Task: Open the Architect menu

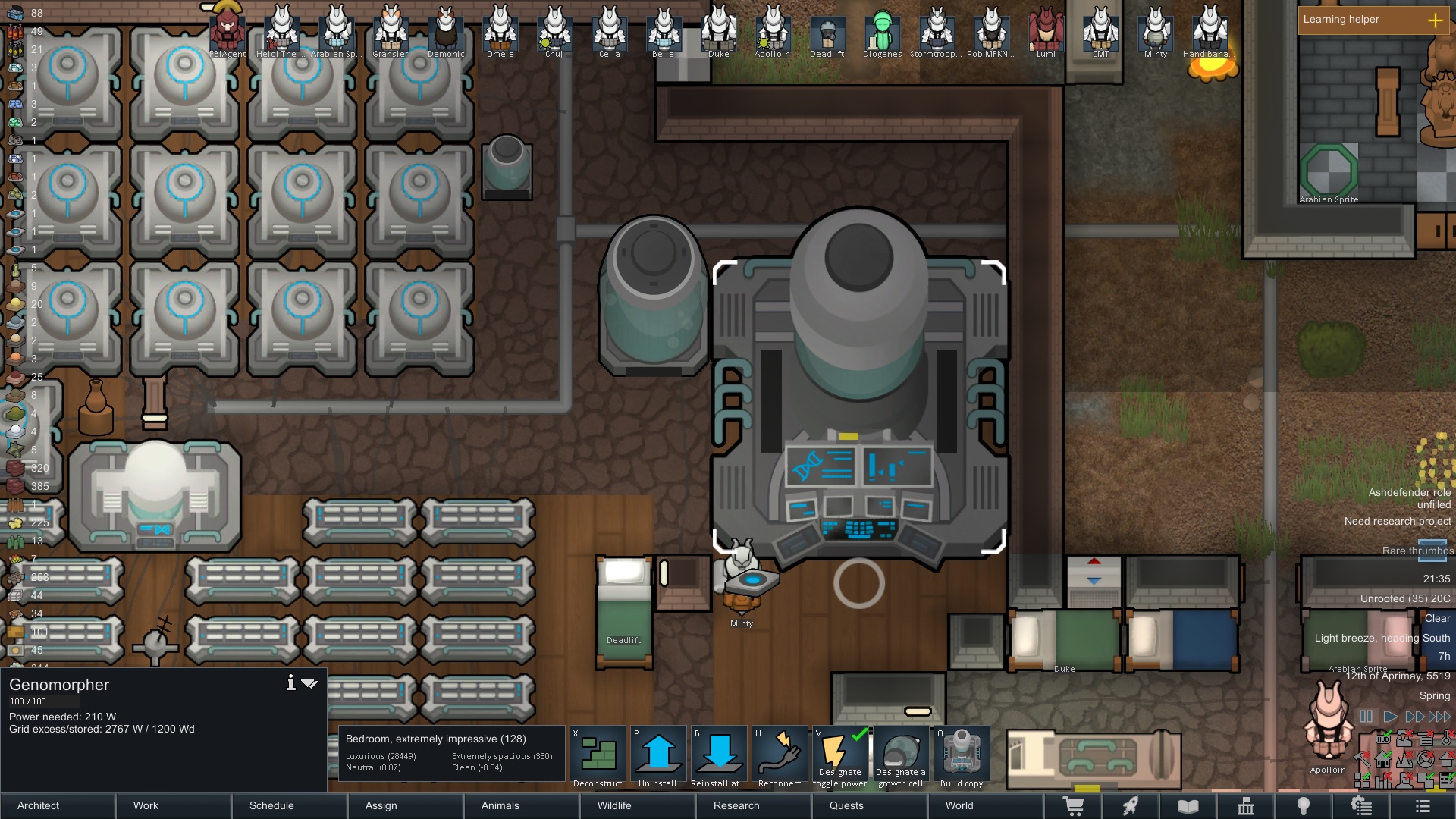Action: (x=58, y=805)
